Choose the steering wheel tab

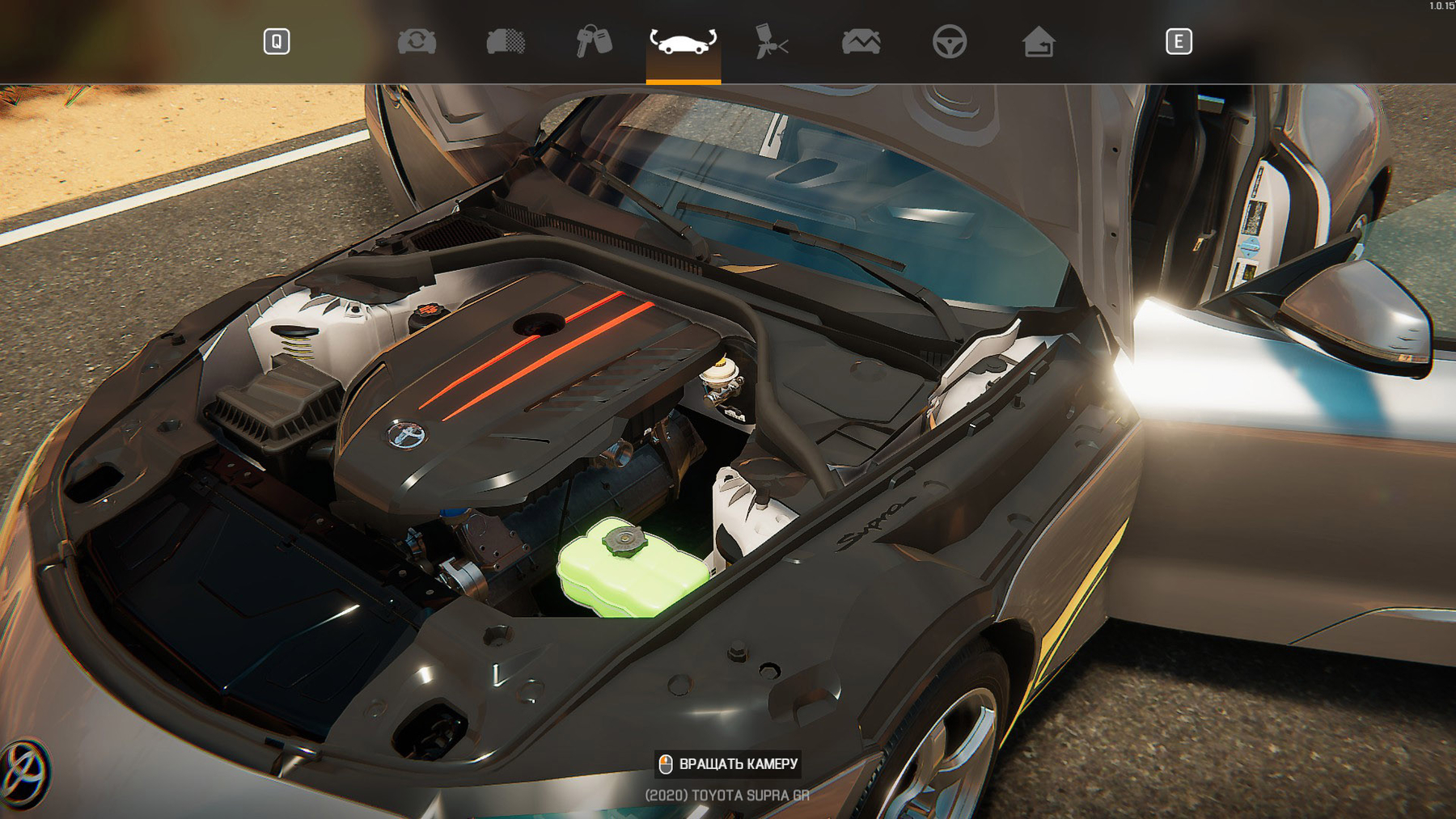949,41
